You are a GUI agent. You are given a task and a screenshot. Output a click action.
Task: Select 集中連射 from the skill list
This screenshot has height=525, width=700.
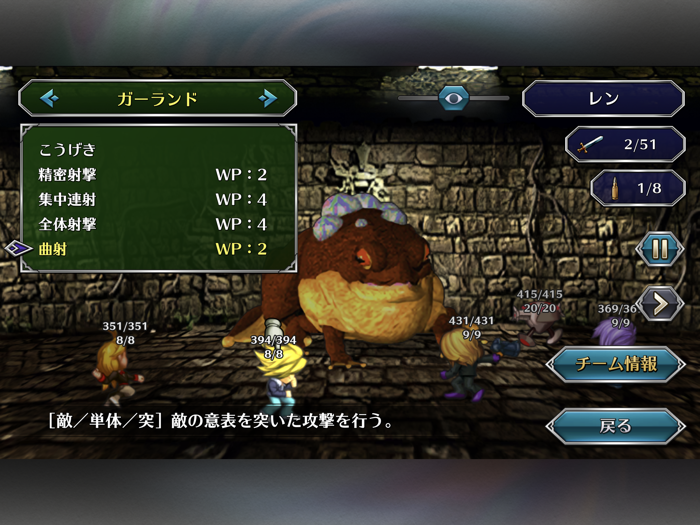[150, 199]
